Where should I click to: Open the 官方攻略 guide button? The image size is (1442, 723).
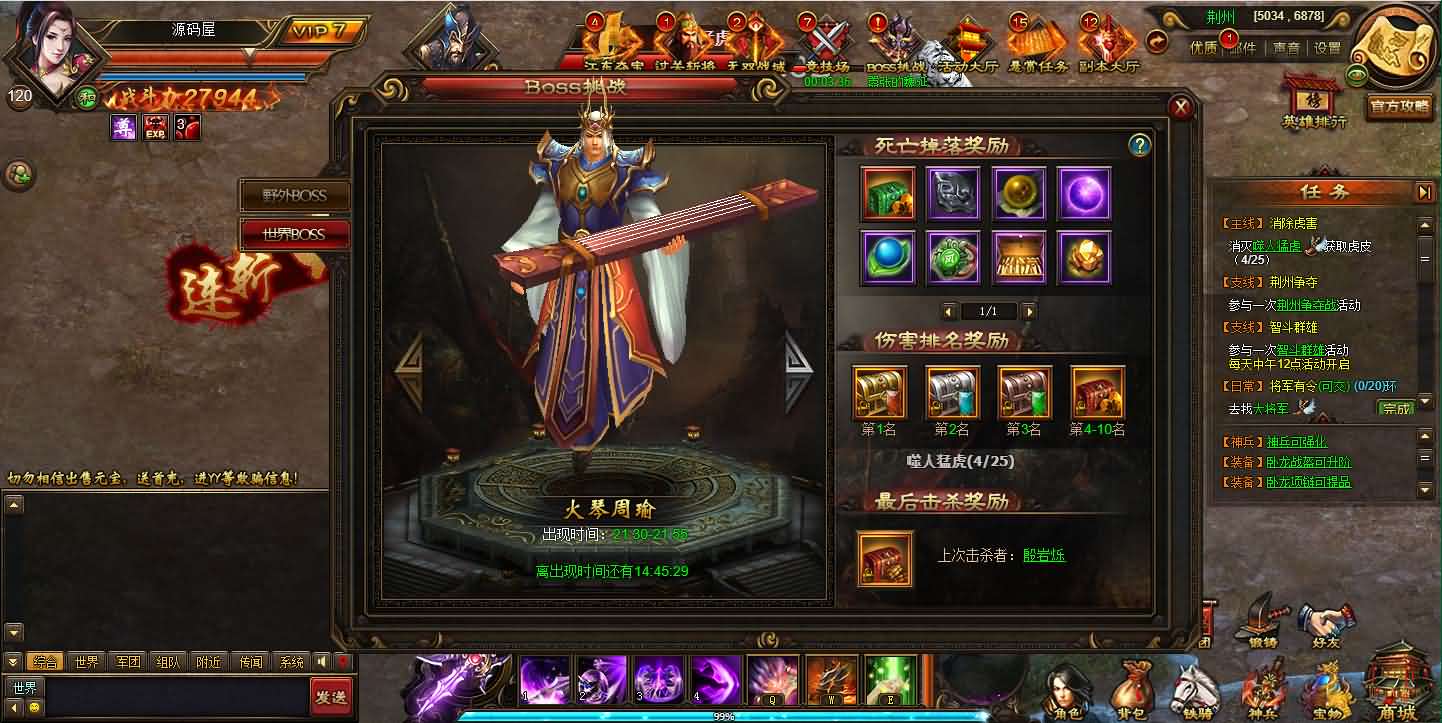click(x=1400, y=106)
